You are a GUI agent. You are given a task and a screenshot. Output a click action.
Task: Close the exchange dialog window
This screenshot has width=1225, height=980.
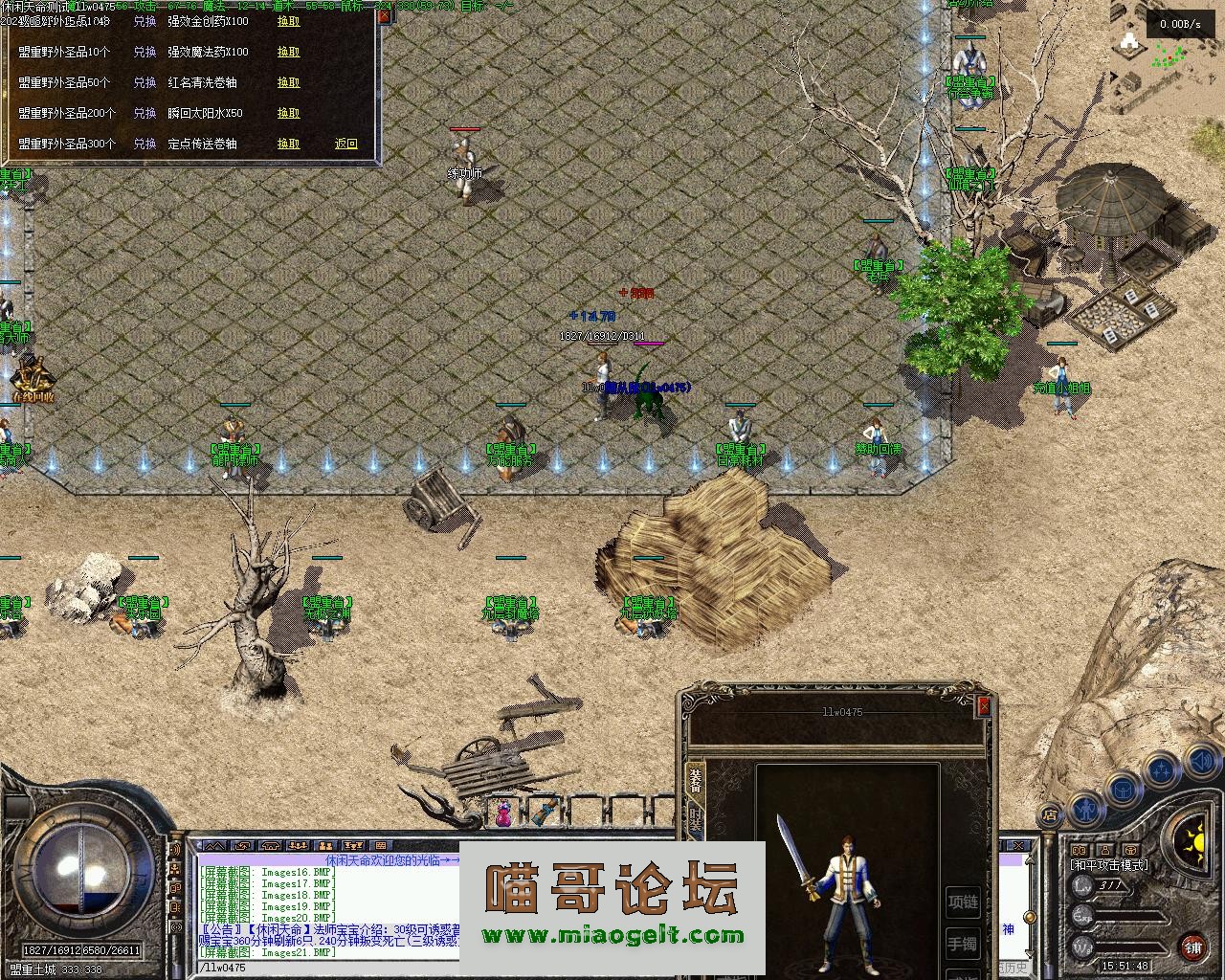point(383,15)
